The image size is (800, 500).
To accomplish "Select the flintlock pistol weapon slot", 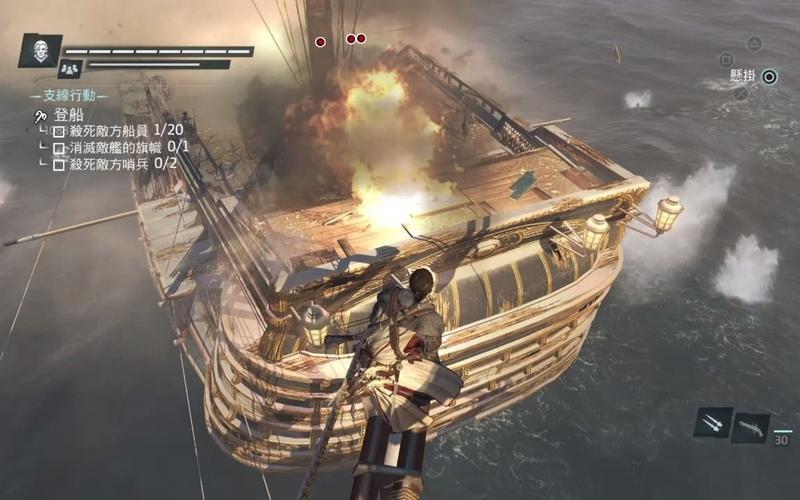I will (x=750, y=427).
